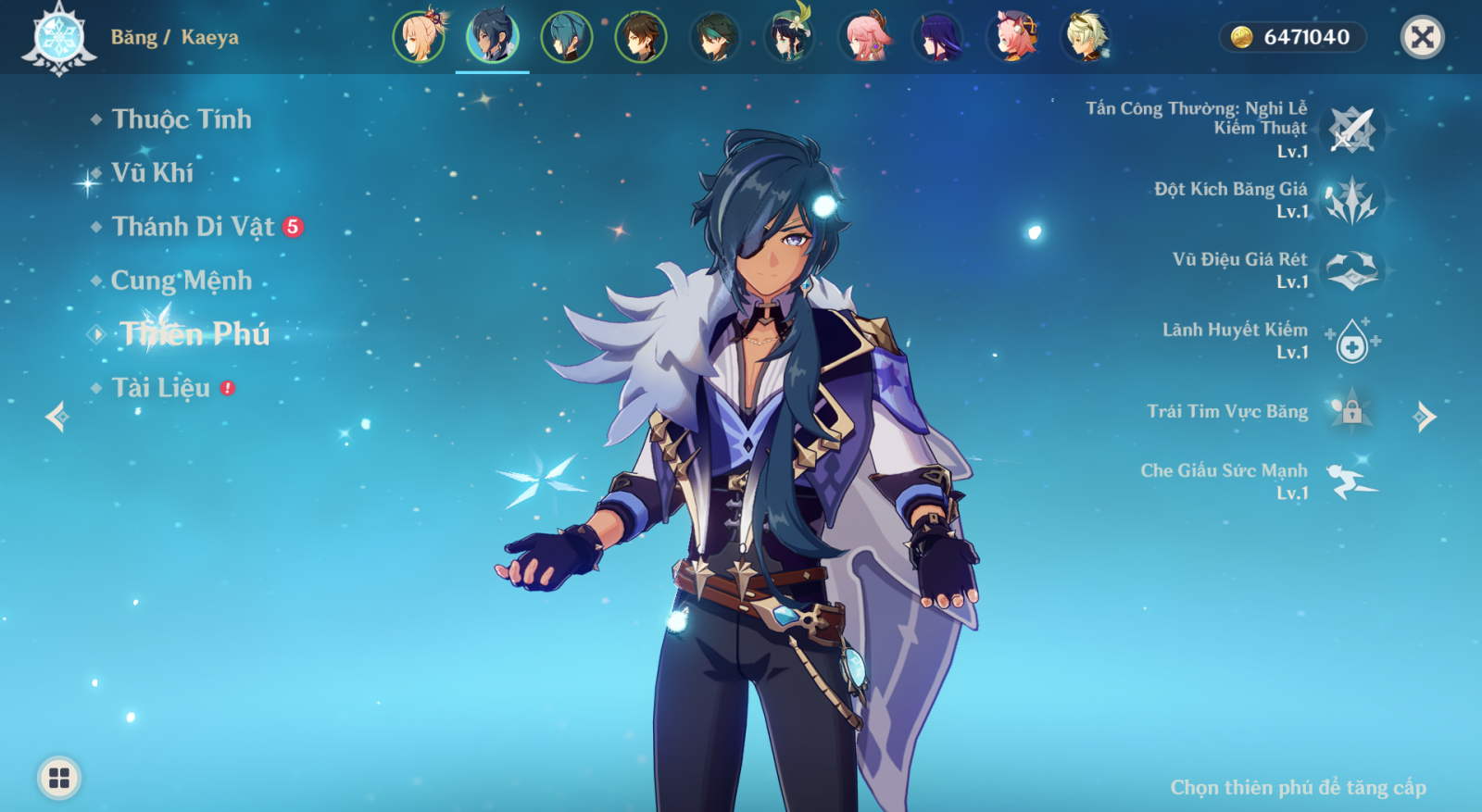View the Đột Kích Băng Giá skill talent
Viewport: 1482px width, 812px height.
tap(1351, 200)
